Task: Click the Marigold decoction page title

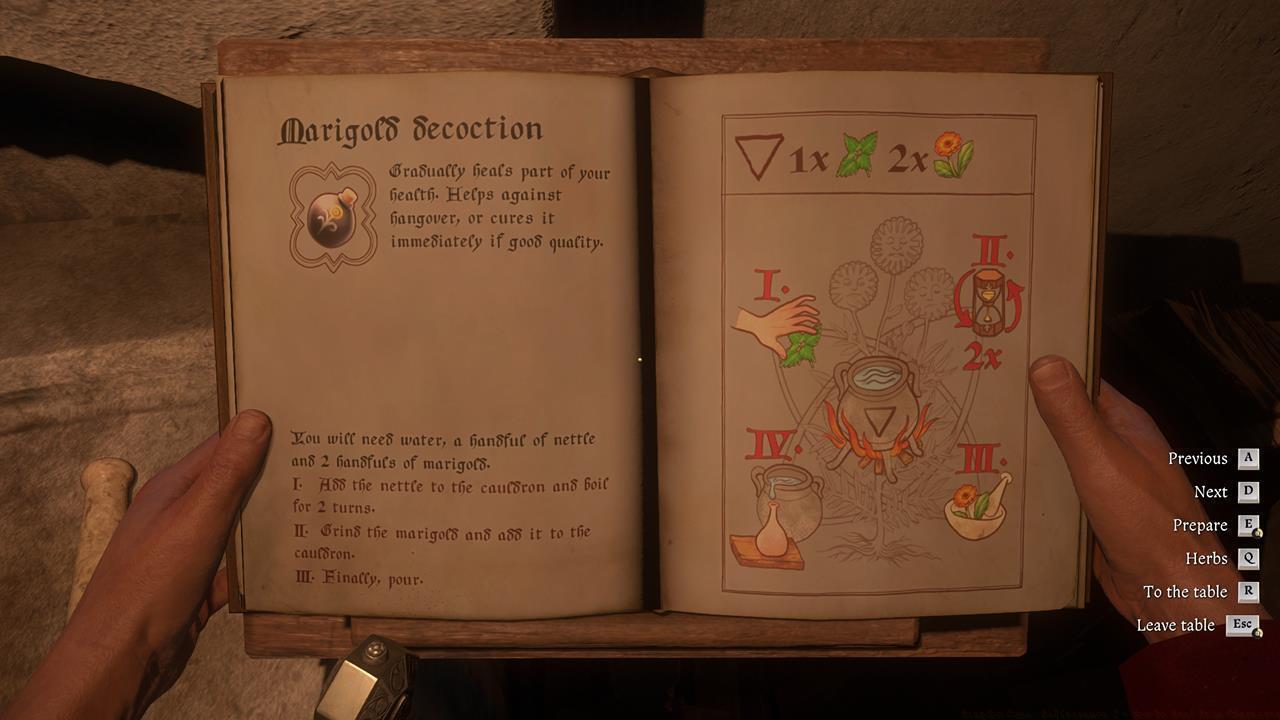Action: click(412, 128)
